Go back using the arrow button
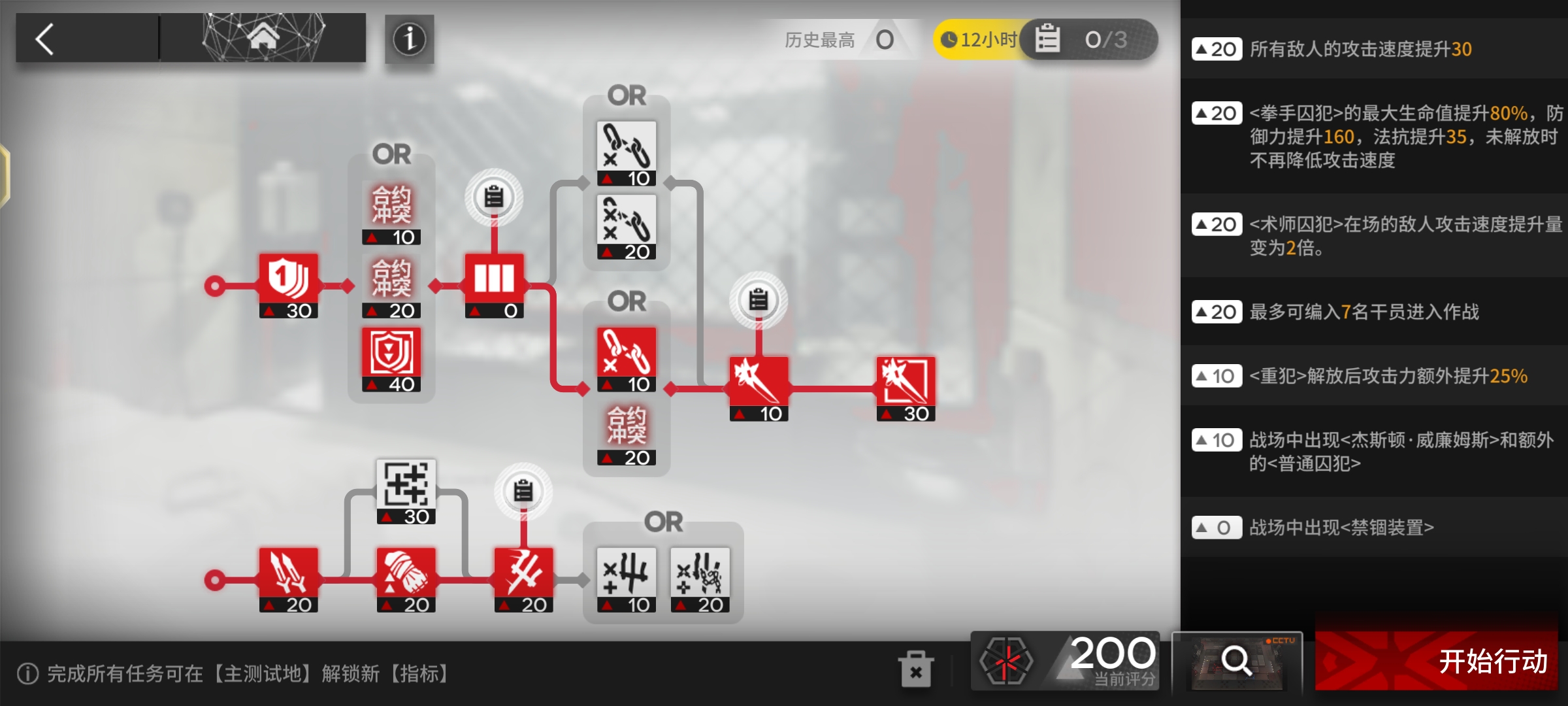Image resolution: width=1568 pixels, height=706 pixels. (x=46, y=39)
